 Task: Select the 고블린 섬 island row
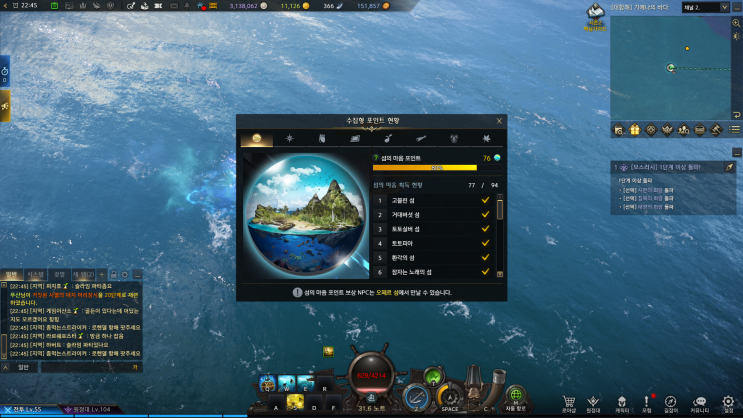(x=433, y=200)
